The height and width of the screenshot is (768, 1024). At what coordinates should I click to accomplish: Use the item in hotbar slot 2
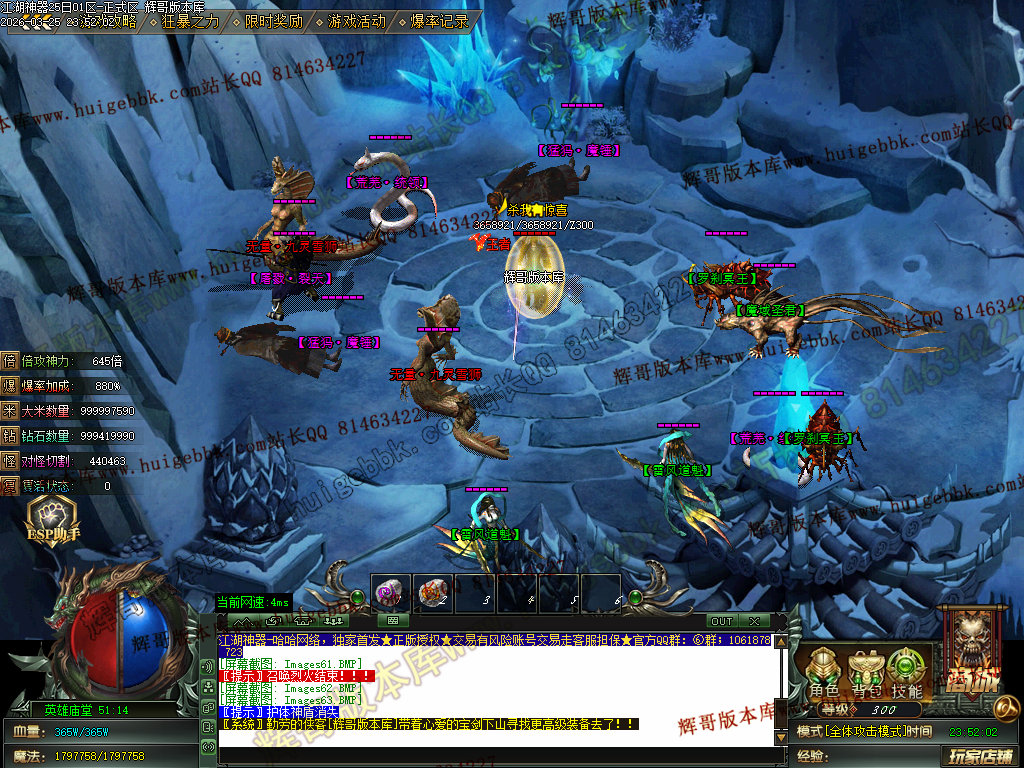pyautogui.click(x=434, y=594)
